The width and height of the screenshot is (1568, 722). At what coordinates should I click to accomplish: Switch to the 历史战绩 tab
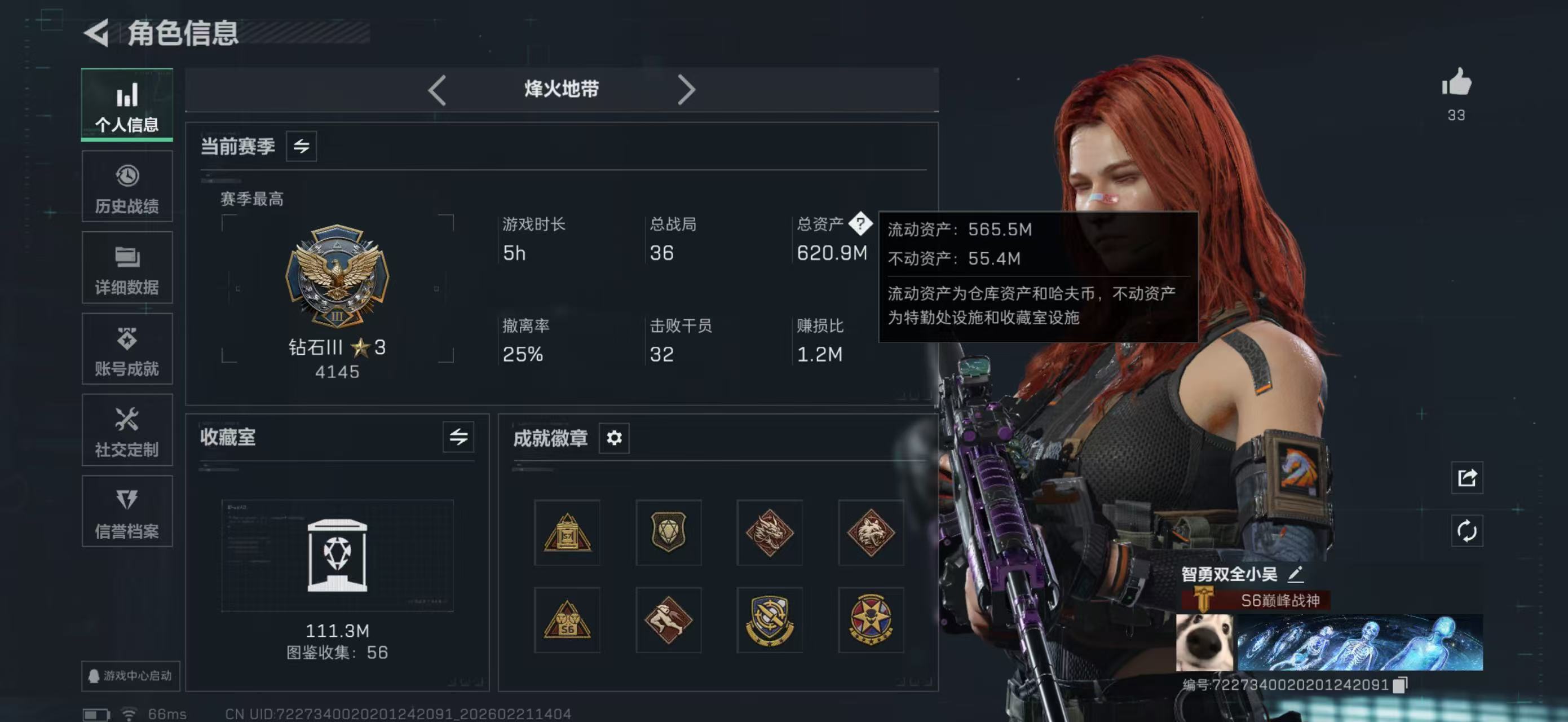[127, 186]
